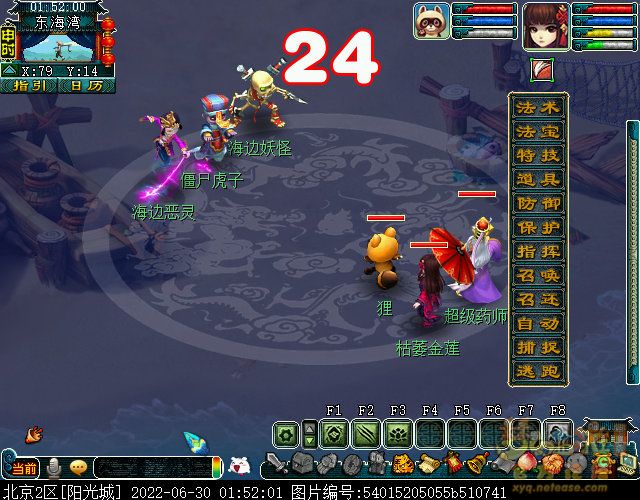Select the 逃跑 flee command

[538, 372]
